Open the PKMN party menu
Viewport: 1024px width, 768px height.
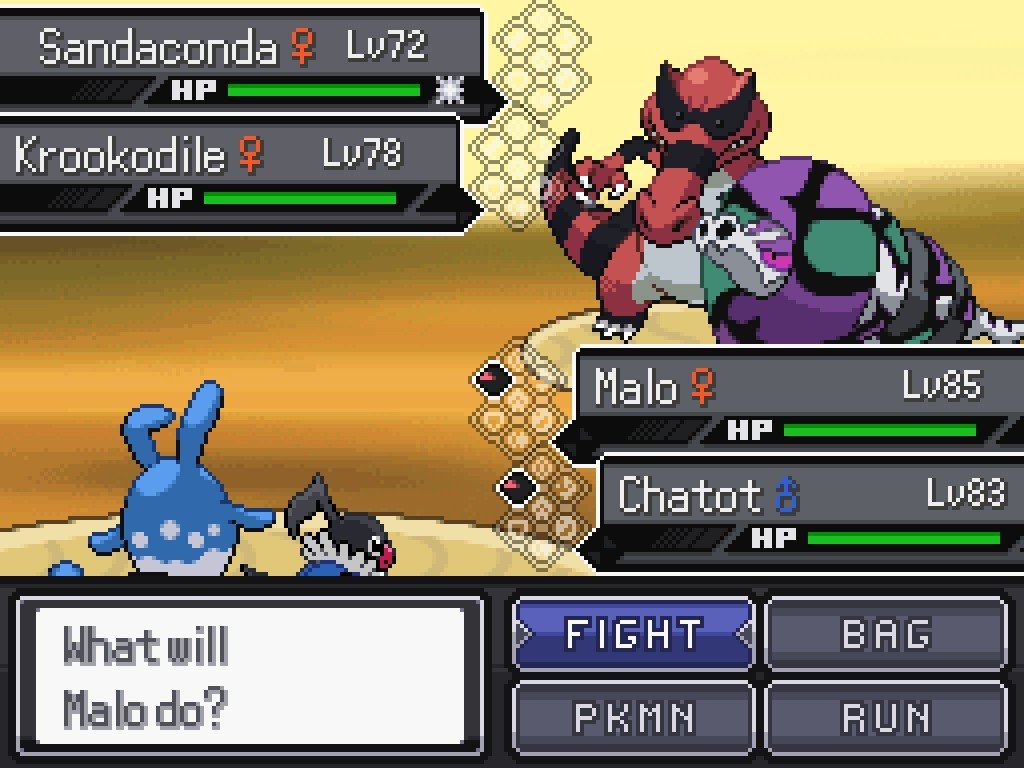click(x=633, y=717)
